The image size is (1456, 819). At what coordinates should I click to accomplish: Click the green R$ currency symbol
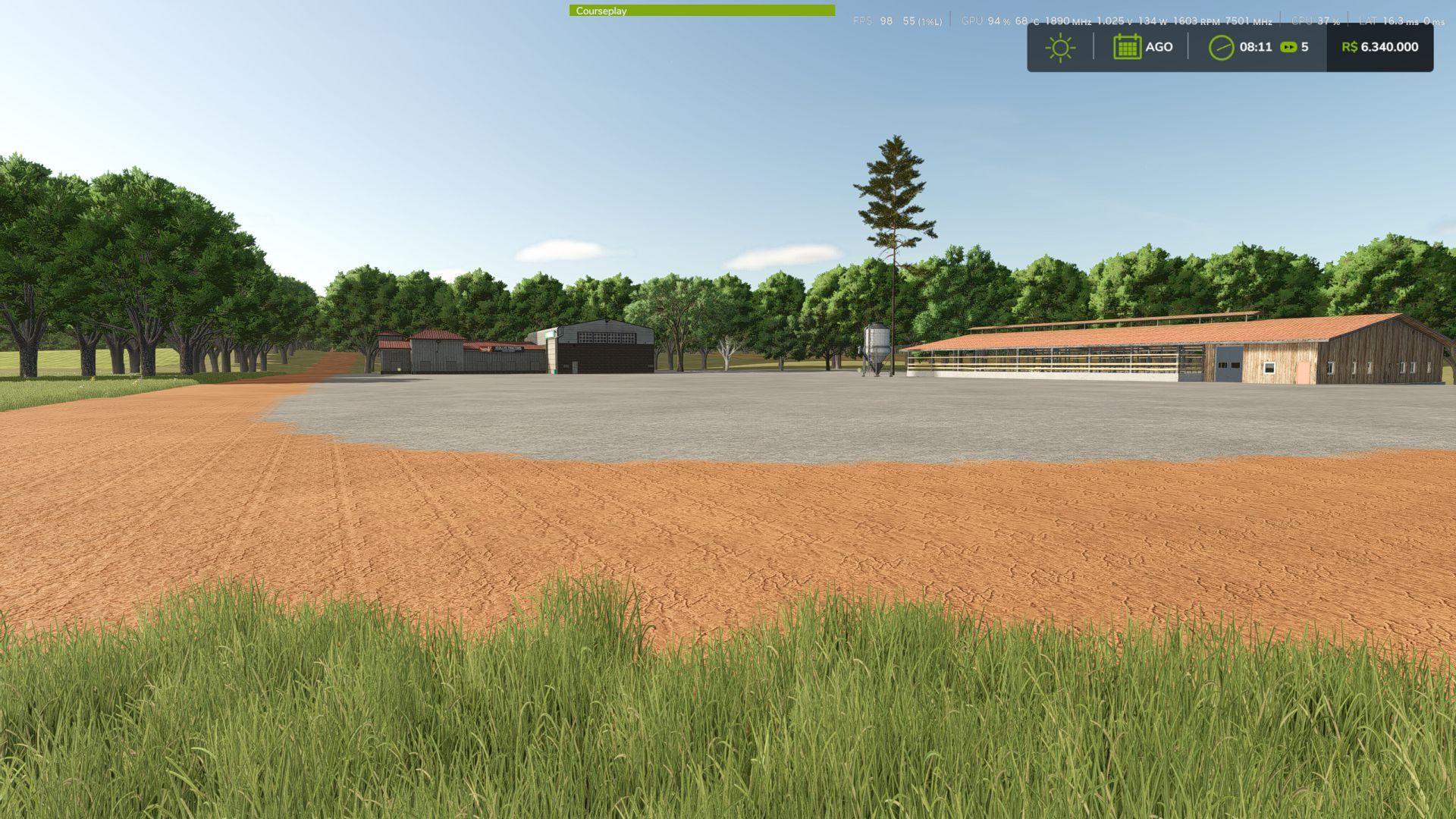point(1350,47)
